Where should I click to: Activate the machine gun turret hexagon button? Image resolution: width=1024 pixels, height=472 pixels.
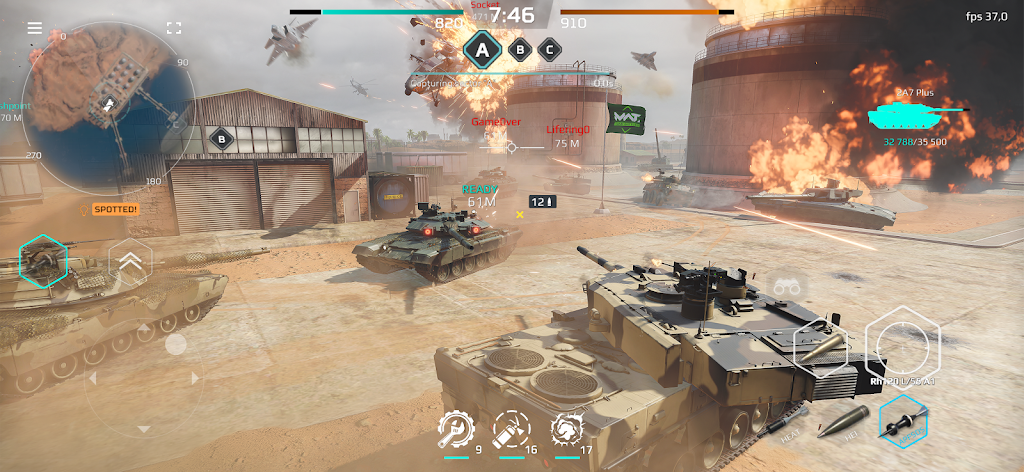coord(43,262)
